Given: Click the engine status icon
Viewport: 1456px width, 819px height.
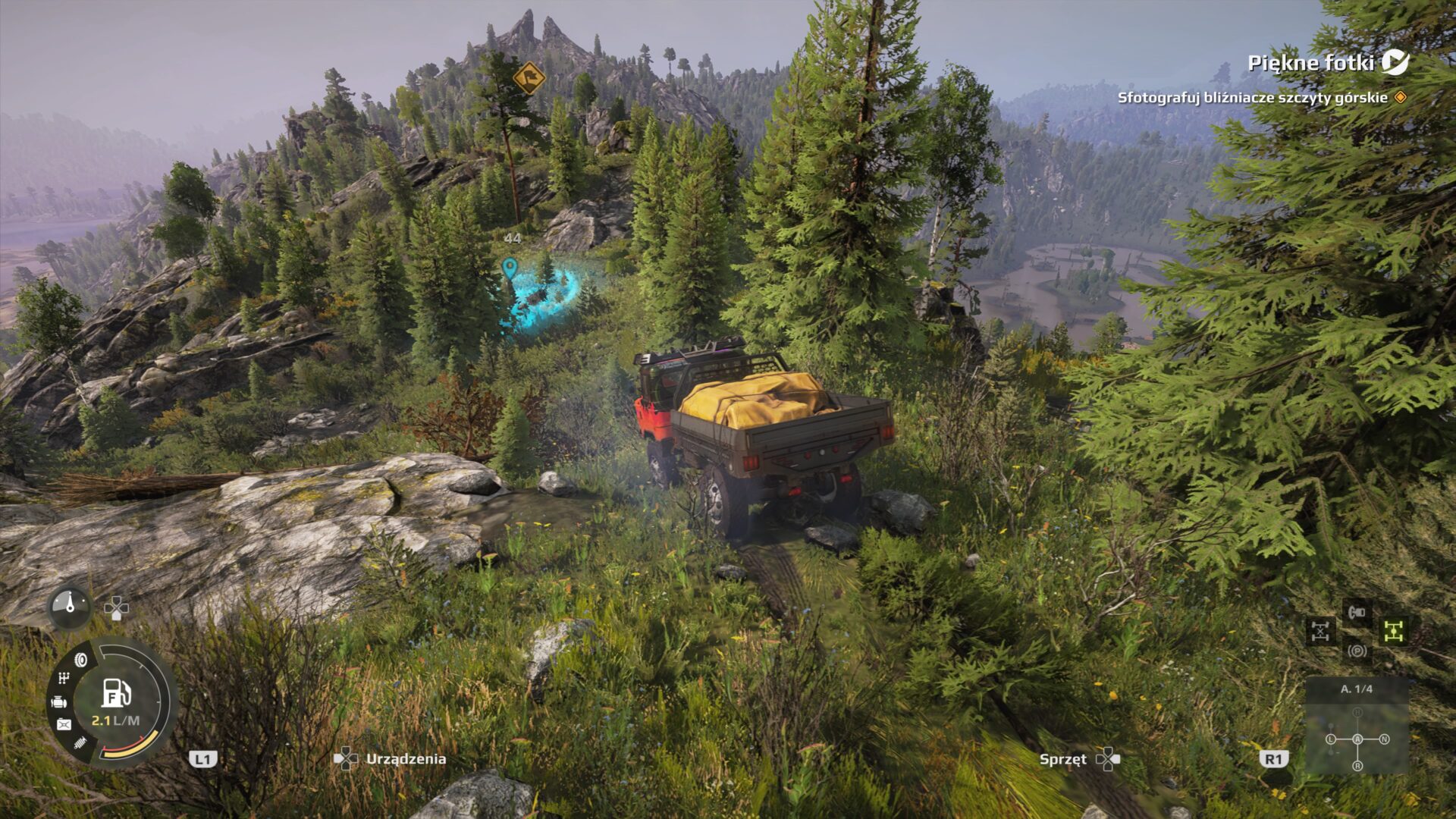Looking at the screenshot, I should (59, 702).
